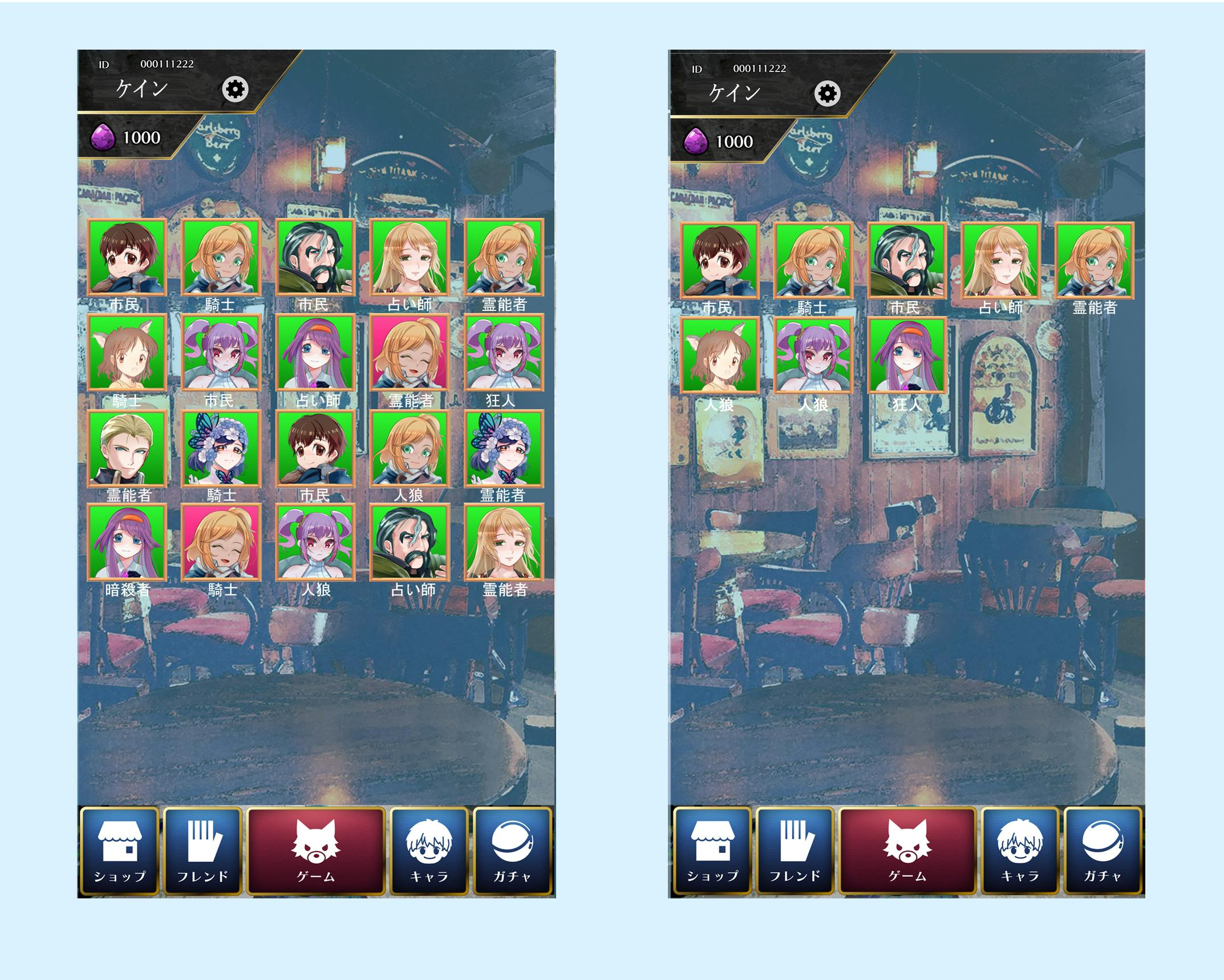Choose the headband girl labeled 占い師
1224x980 pixels.
click(x=315, y=353)
